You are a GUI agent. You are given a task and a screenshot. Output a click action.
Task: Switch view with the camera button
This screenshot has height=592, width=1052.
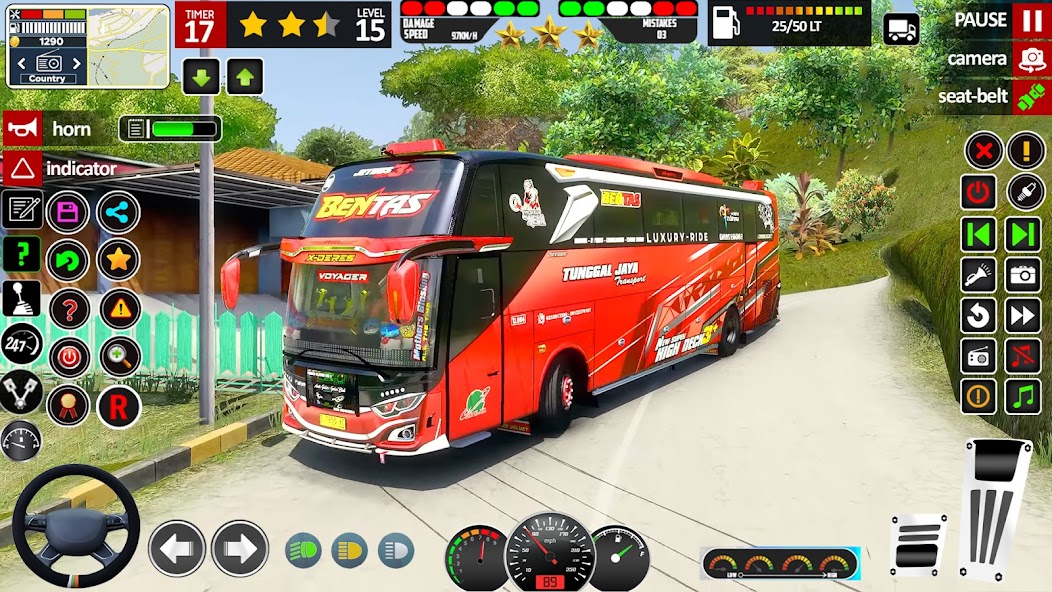1030,59
